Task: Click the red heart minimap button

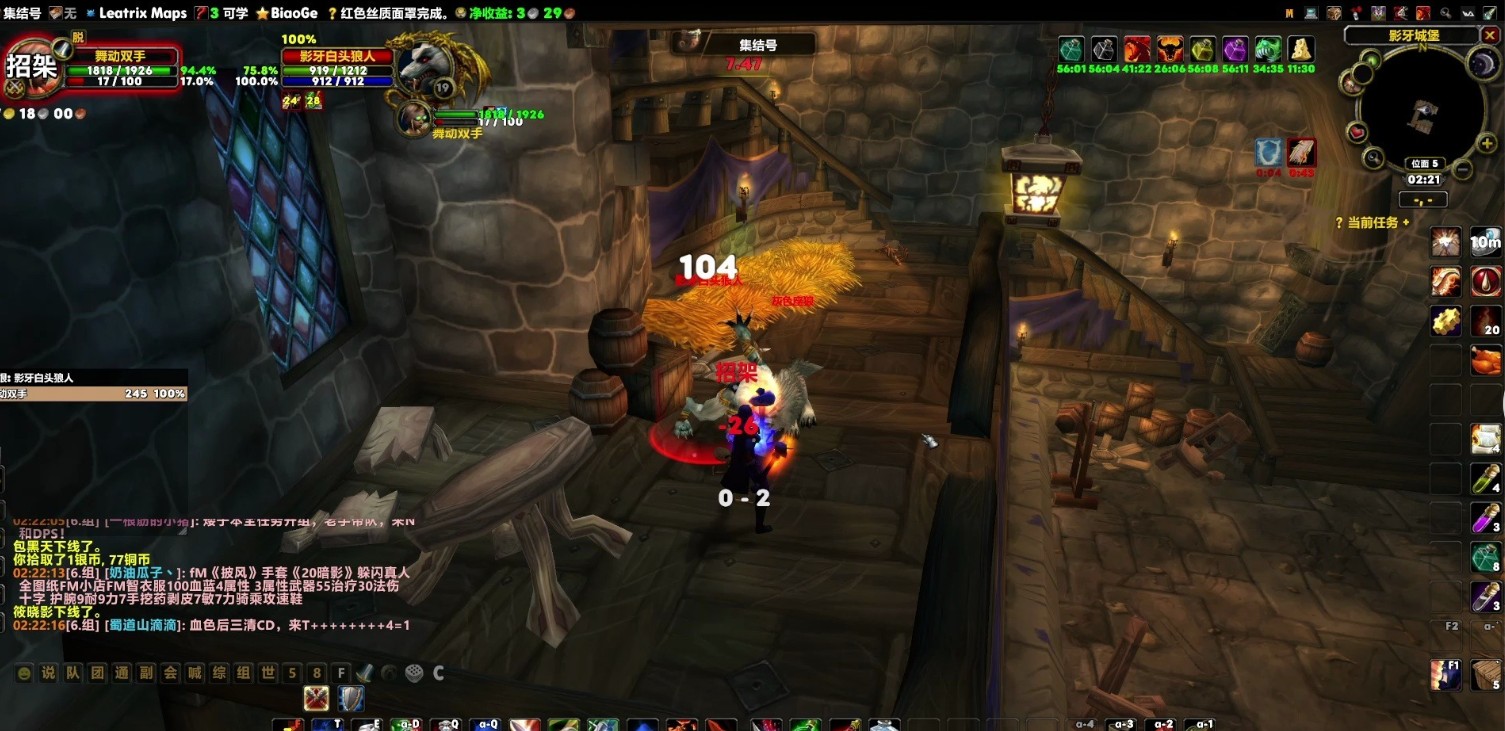Action: point(1357,132)
